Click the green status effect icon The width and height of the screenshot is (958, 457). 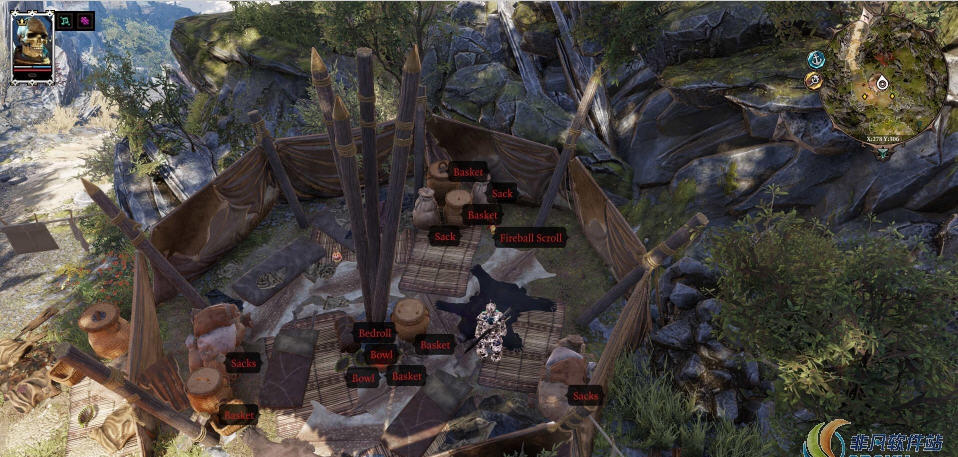(x=66, y=21)
